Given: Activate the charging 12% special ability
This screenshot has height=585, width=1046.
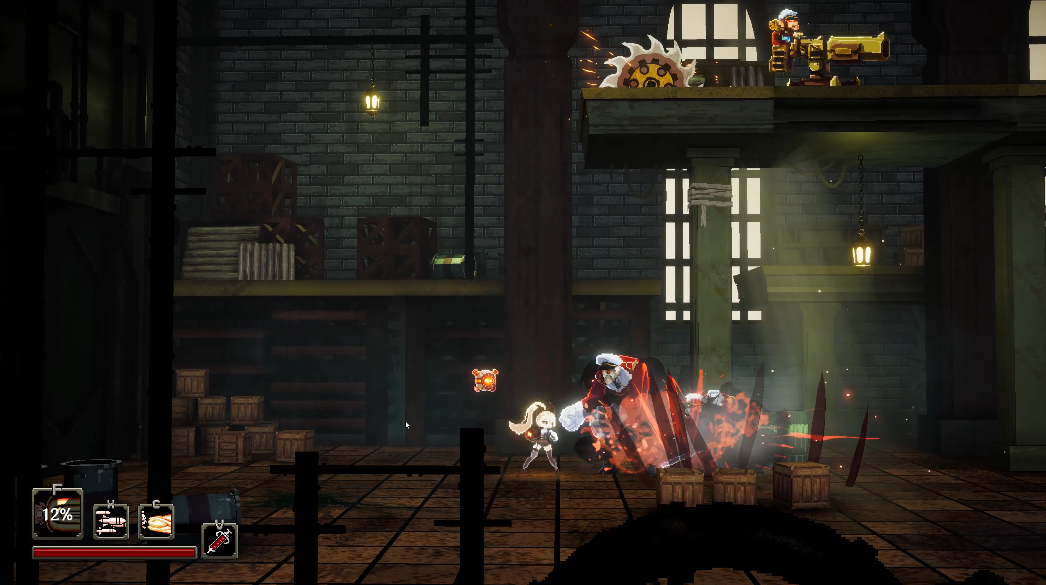Looking at the screenshot, I should pyautogui.click(x=57, y=514).
